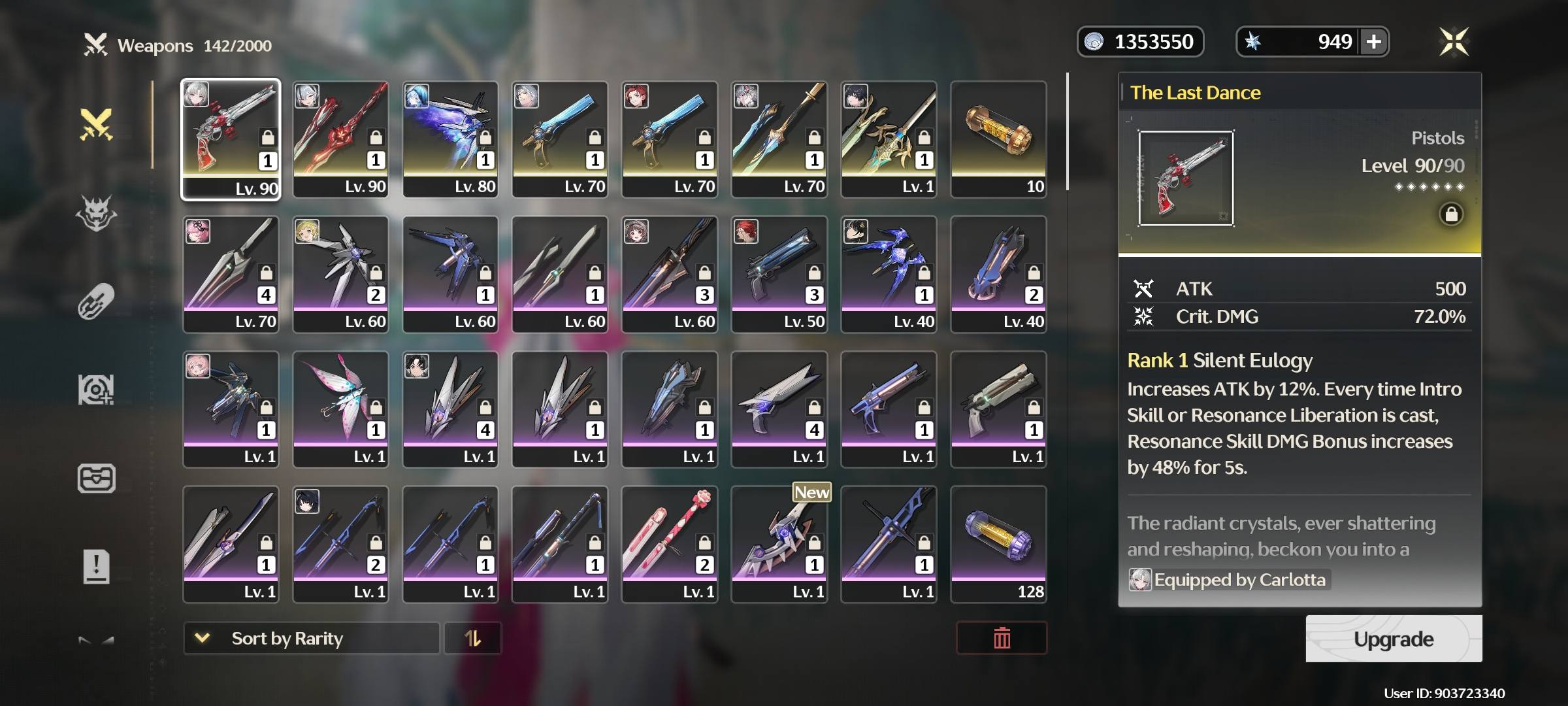Open the exclamation mark quest items tab
Image resolution: width=1568 pixels, height=706 pixels.
pos(96,566)
